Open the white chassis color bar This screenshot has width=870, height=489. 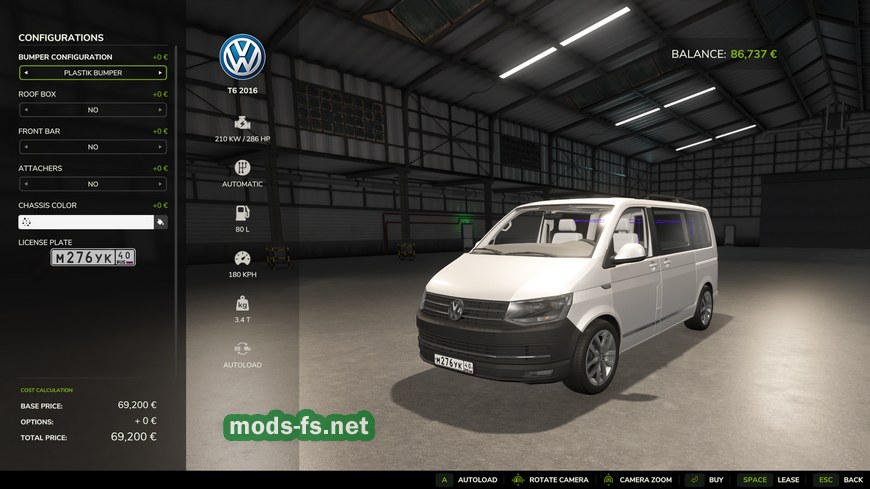pos(85,222)
